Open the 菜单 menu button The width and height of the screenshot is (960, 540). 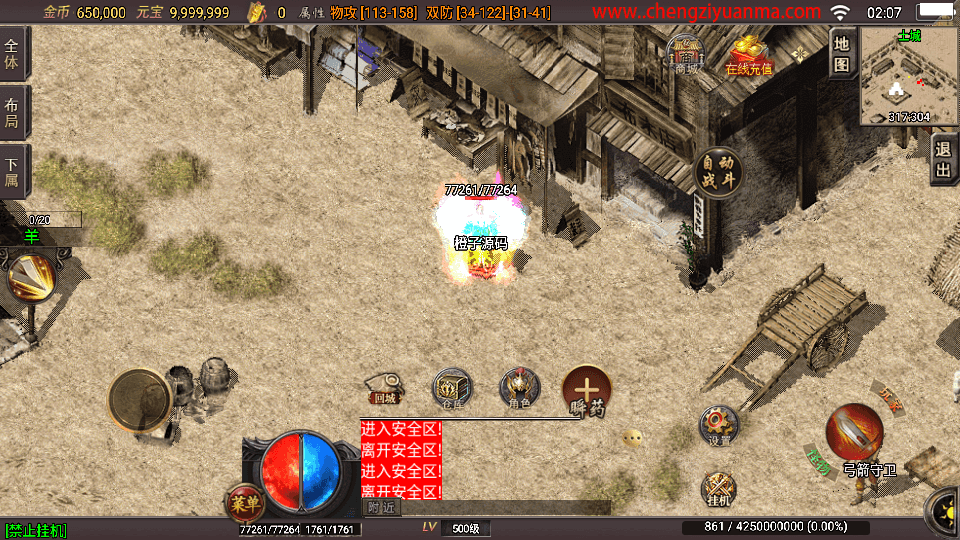[x=242, y=501]
